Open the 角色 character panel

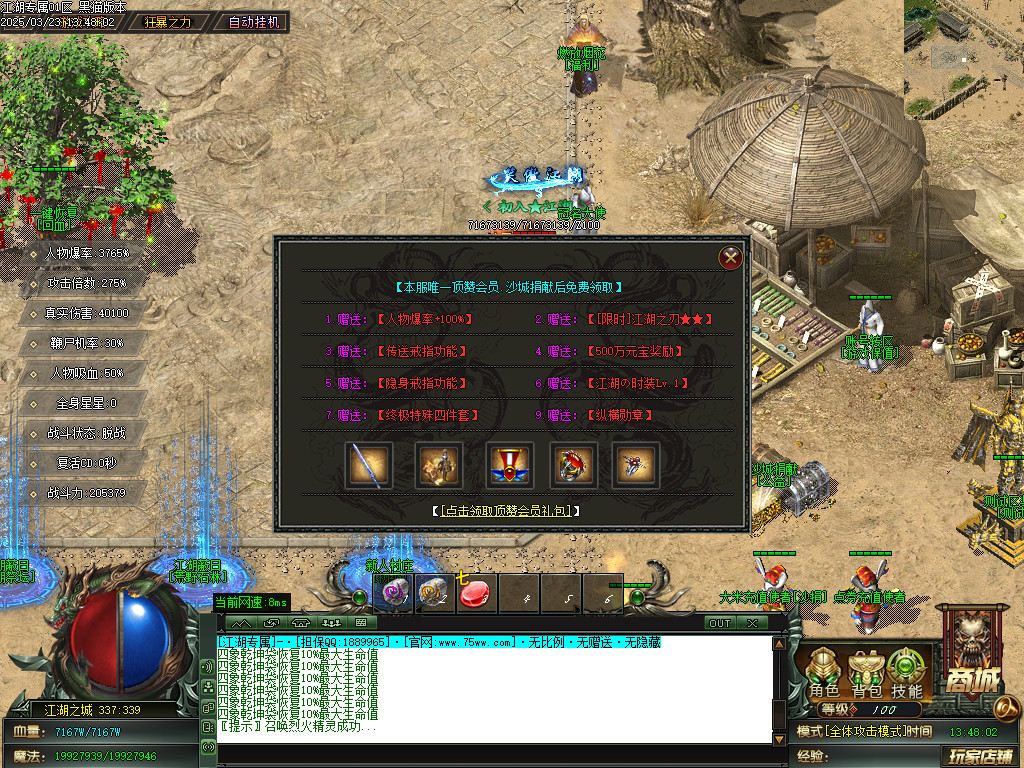point(824,675)
